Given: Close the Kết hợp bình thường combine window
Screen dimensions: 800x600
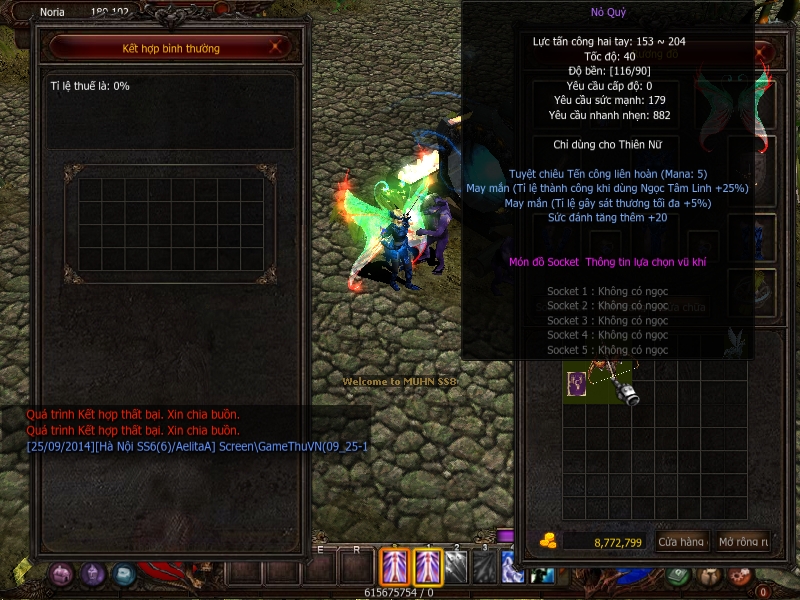Looking at the screenshot, I should tap(279, 47).
